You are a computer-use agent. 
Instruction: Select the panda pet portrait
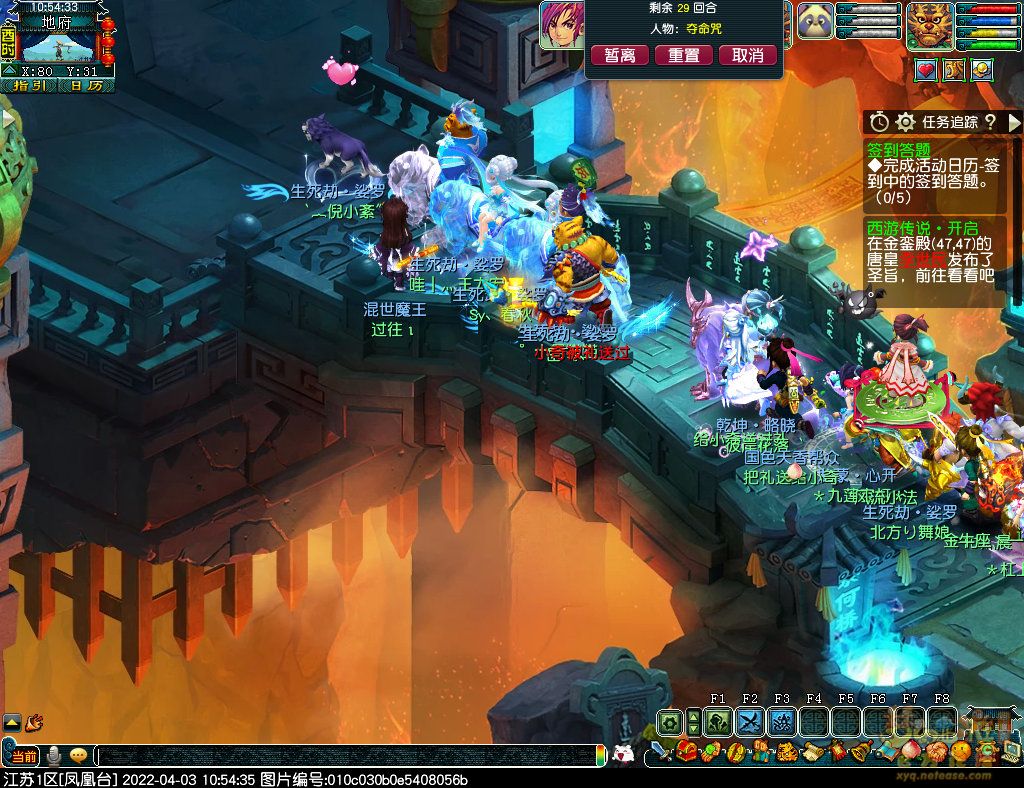click(x=815, y=21)
